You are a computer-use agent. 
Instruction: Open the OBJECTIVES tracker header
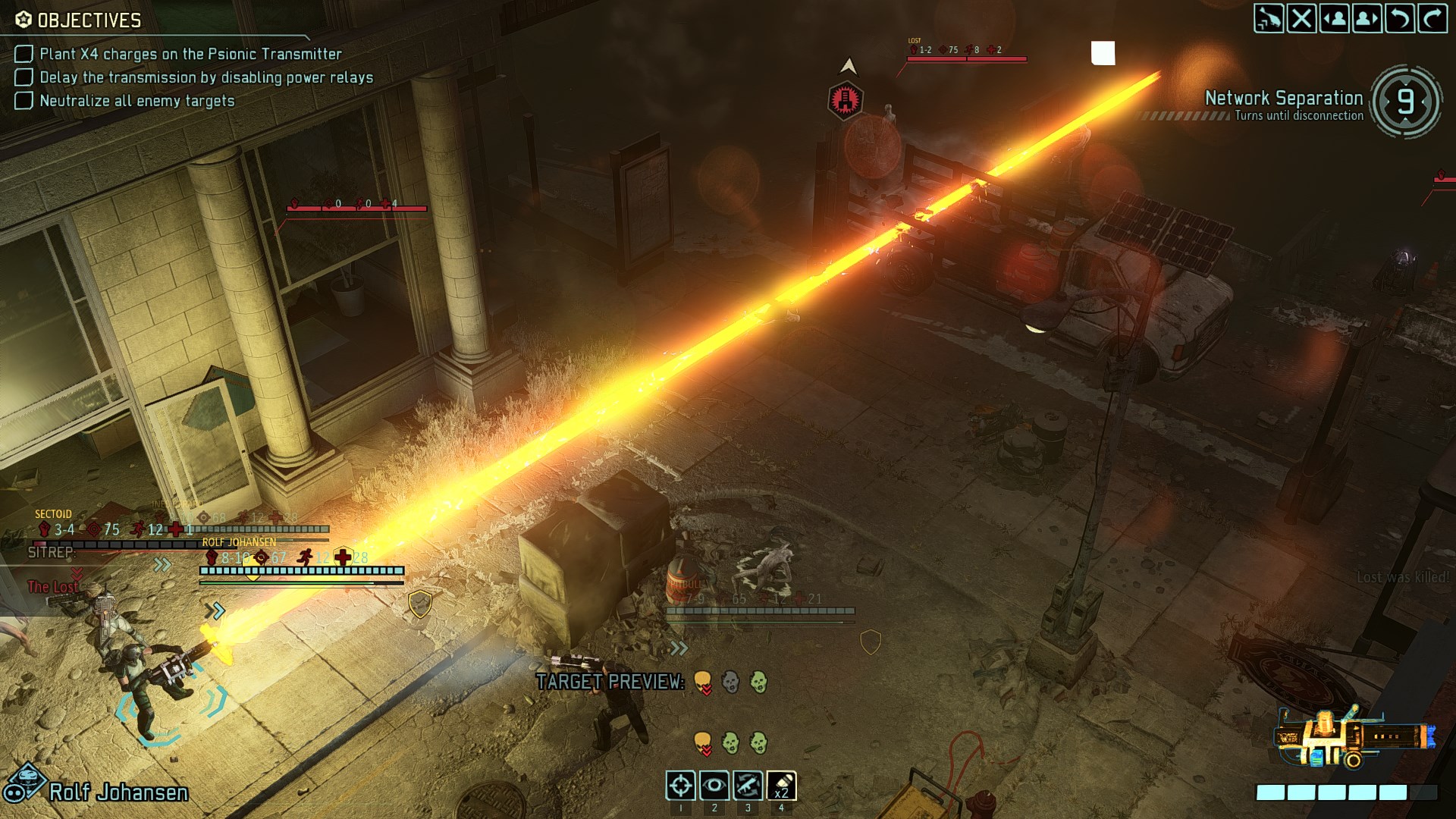tap(79, 20)
